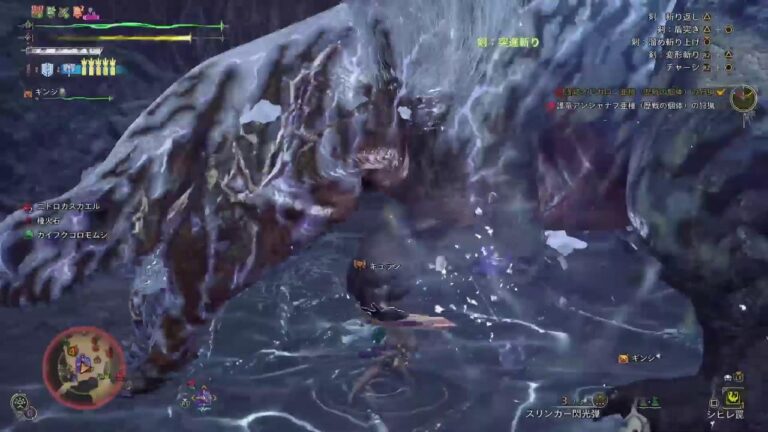768x432 pixels.
Task: Choose the 機火石 tracker entry
Action: [x=50, y=221]
